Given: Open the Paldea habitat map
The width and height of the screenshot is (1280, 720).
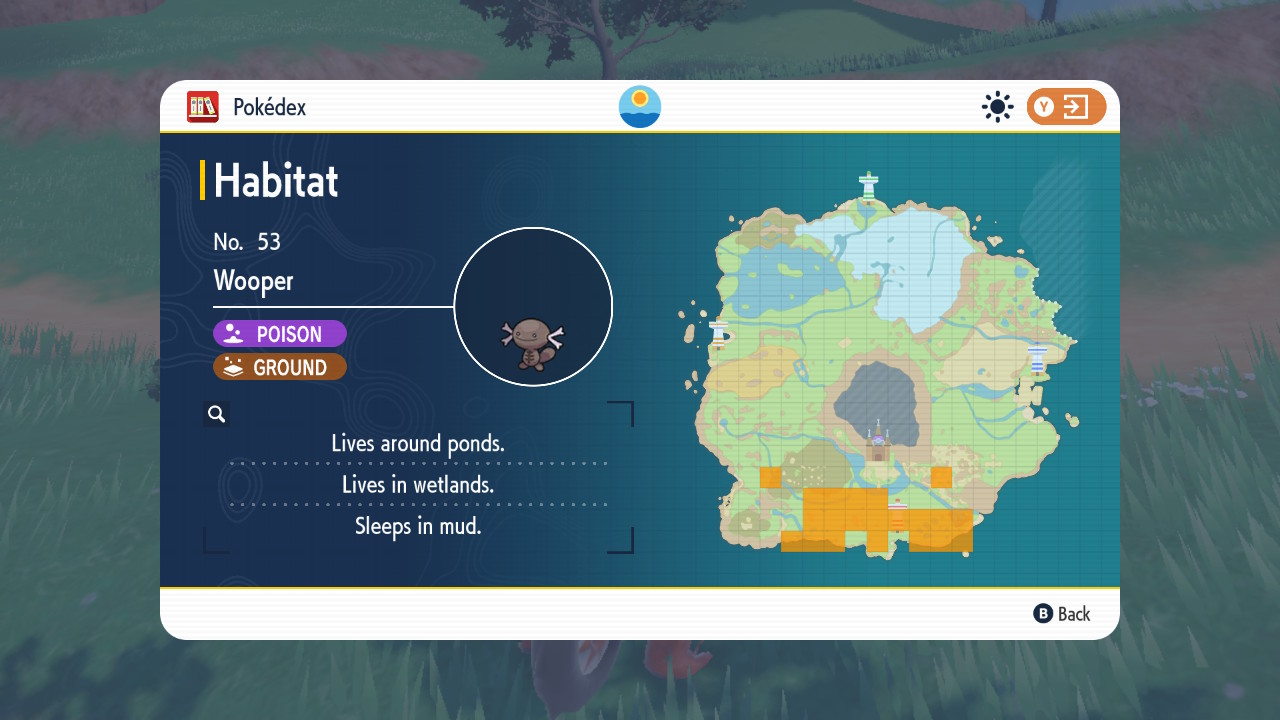Looking at the screenshot, I should (885, 370).
